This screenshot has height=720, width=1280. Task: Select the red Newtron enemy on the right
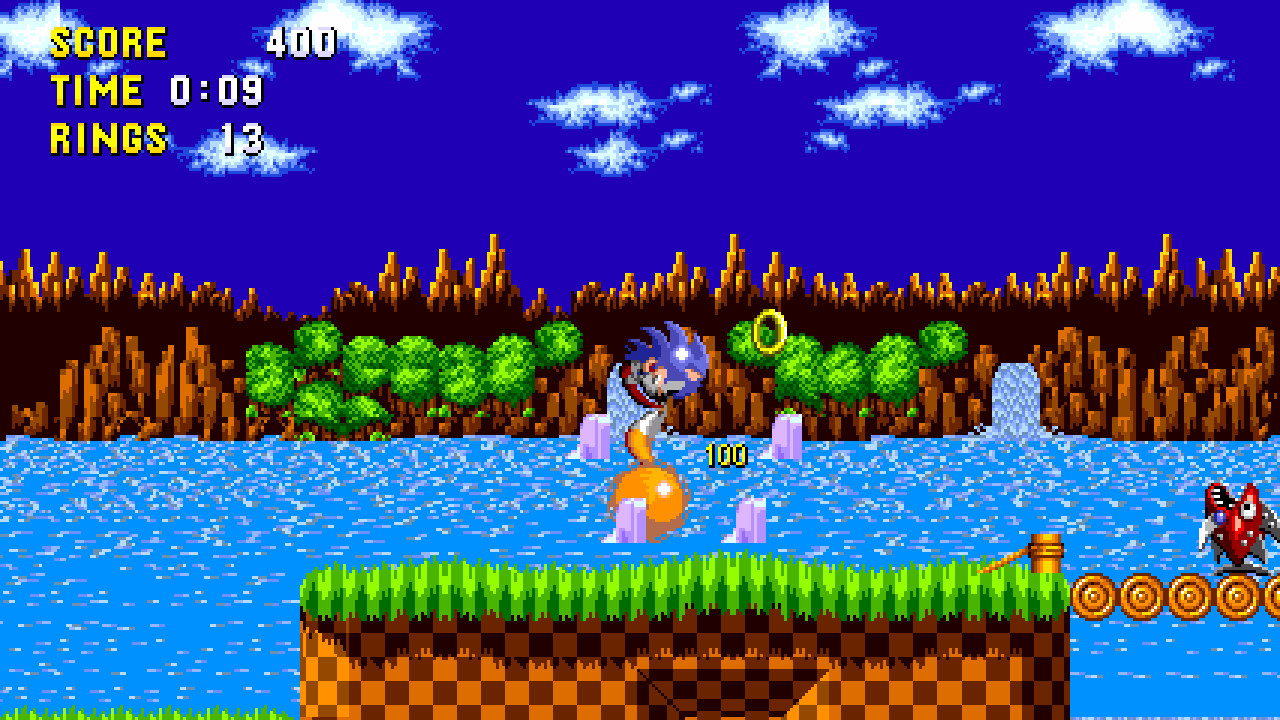tap(1235, 525)
